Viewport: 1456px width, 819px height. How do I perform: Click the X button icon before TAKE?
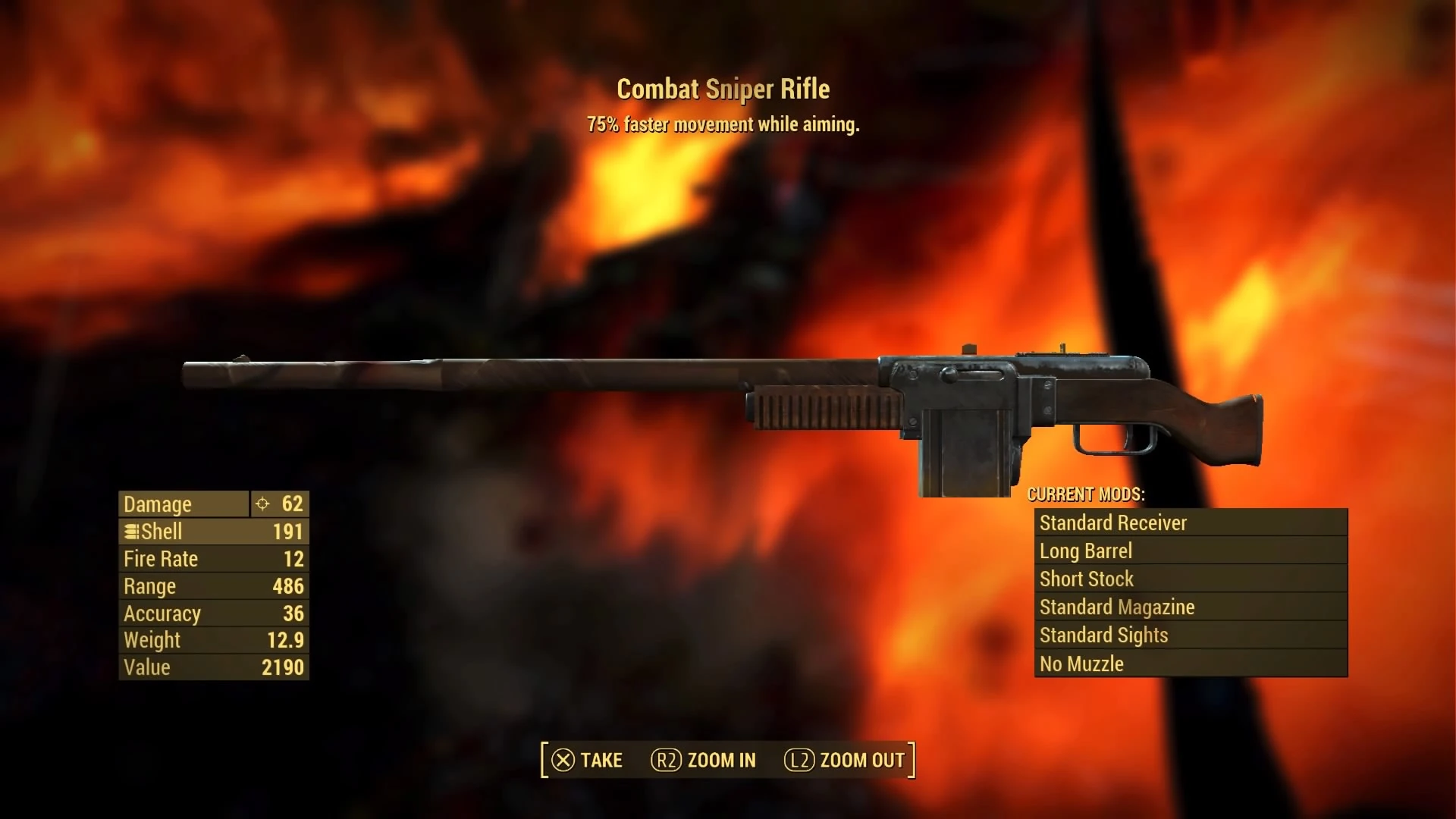click(x=562, y=760)
